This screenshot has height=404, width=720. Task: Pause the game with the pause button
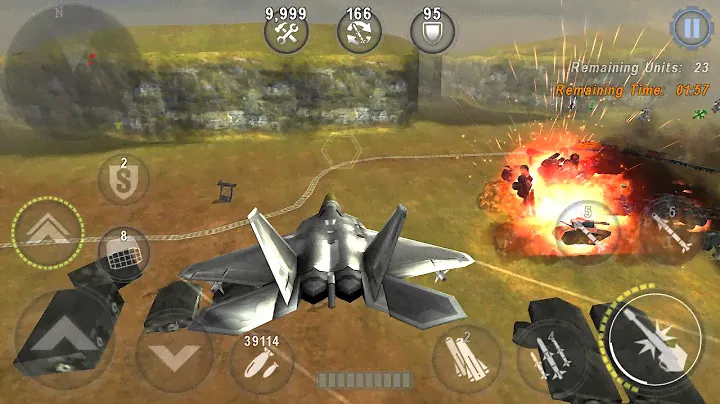(x=689, y=29)
